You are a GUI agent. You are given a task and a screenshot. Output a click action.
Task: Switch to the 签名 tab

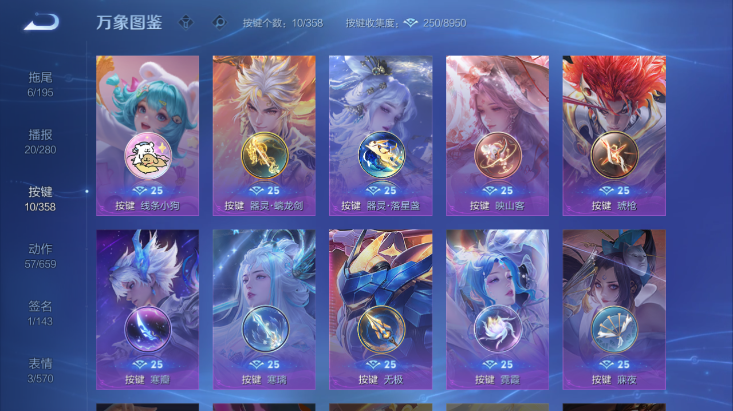pyautogui.click(x=40, y=313)
